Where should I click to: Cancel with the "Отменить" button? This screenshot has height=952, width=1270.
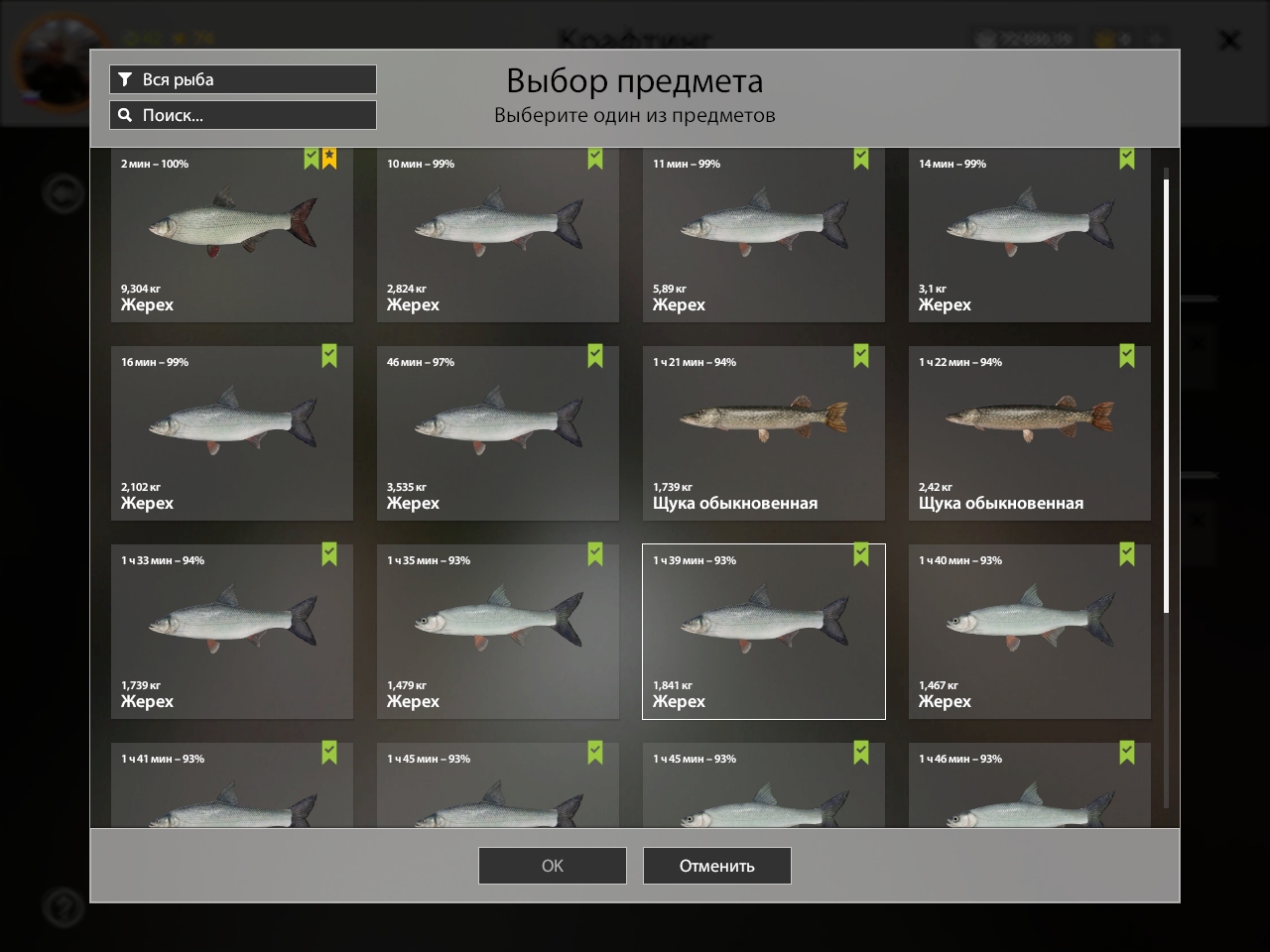coord(716,866)
